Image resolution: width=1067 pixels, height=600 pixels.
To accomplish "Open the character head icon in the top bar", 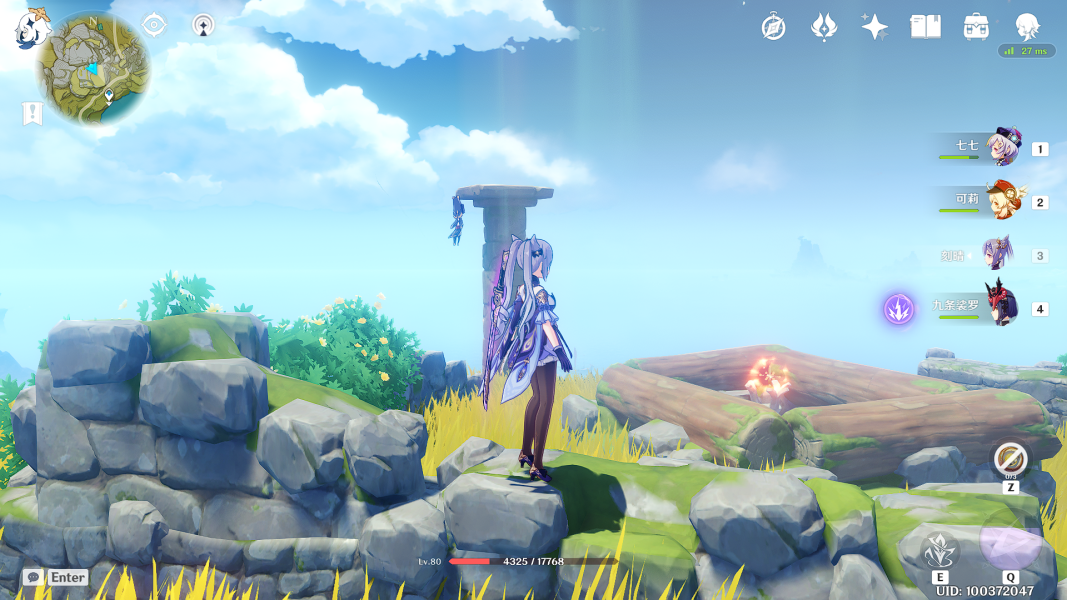I will pyautogui.click(x=1027, y=26).
